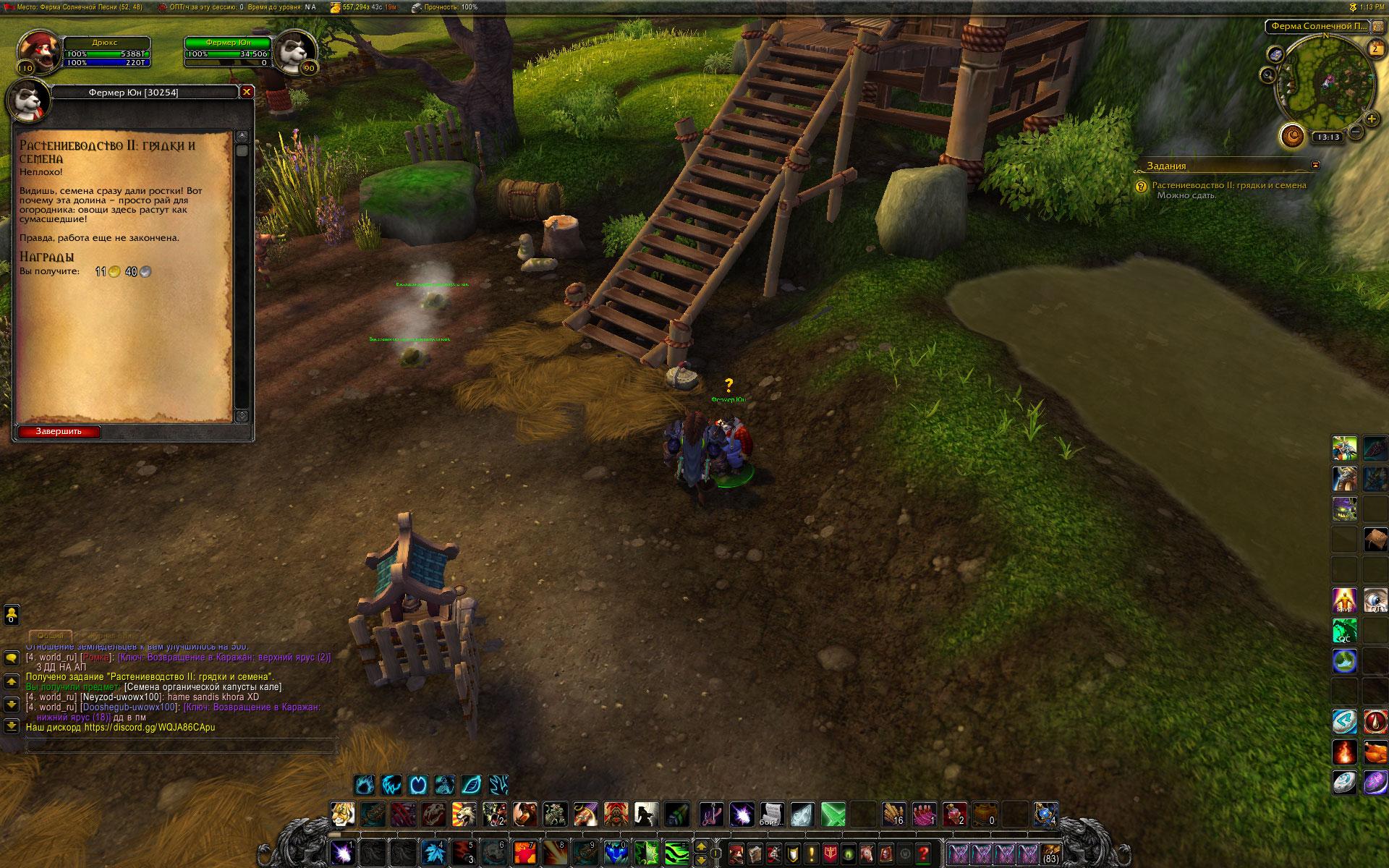Close the Фермер Юн quest window
The height and width of the screenshot is (868, 1389).
coord(247,92)
